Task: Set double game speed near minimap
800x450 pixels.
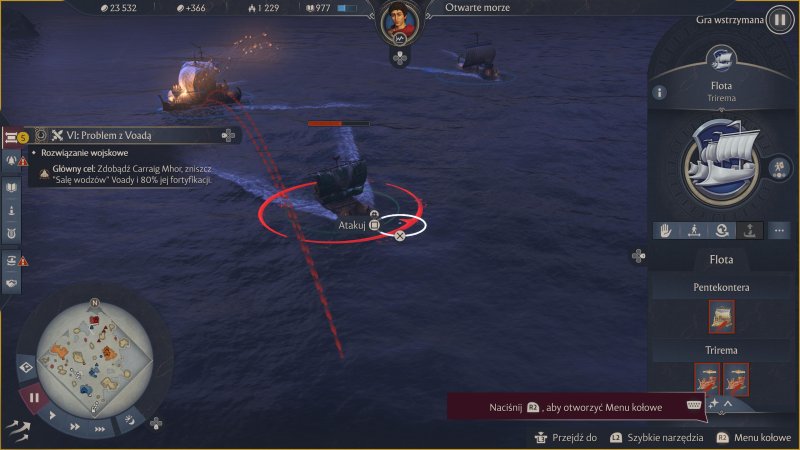Action: pos(77,425)
